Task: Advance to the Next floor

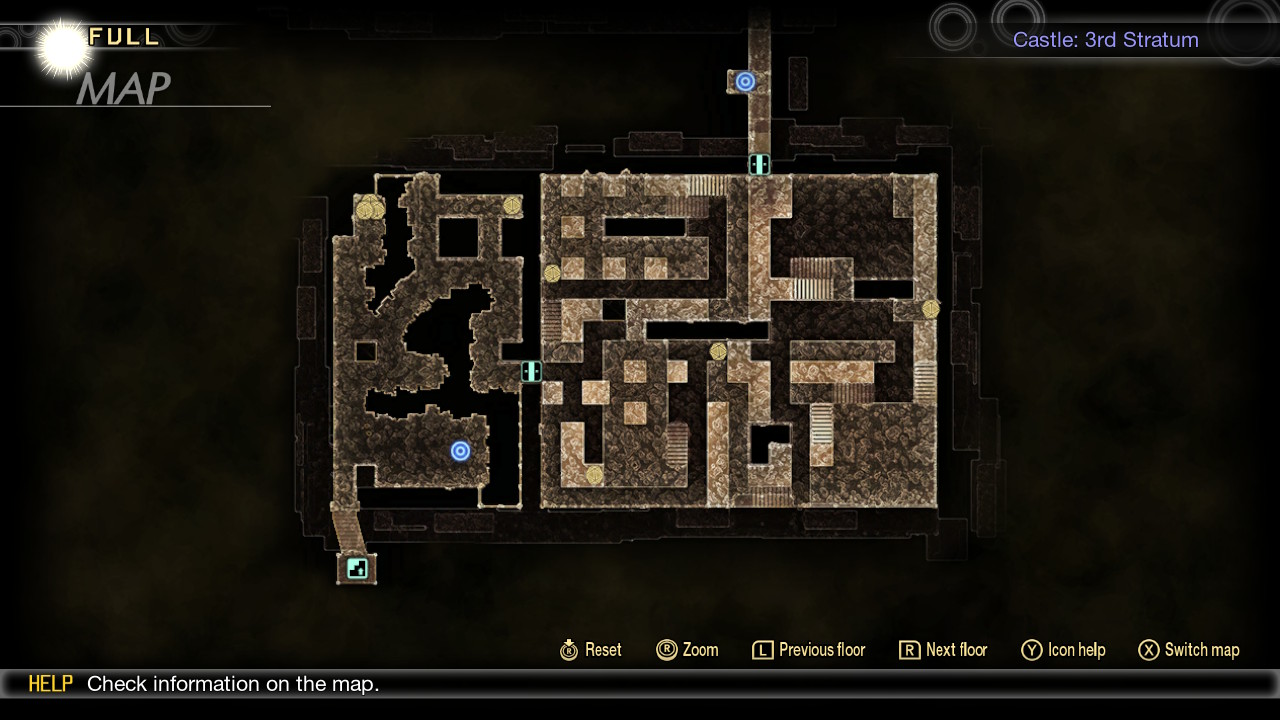Action: click(x=942, y=650)
